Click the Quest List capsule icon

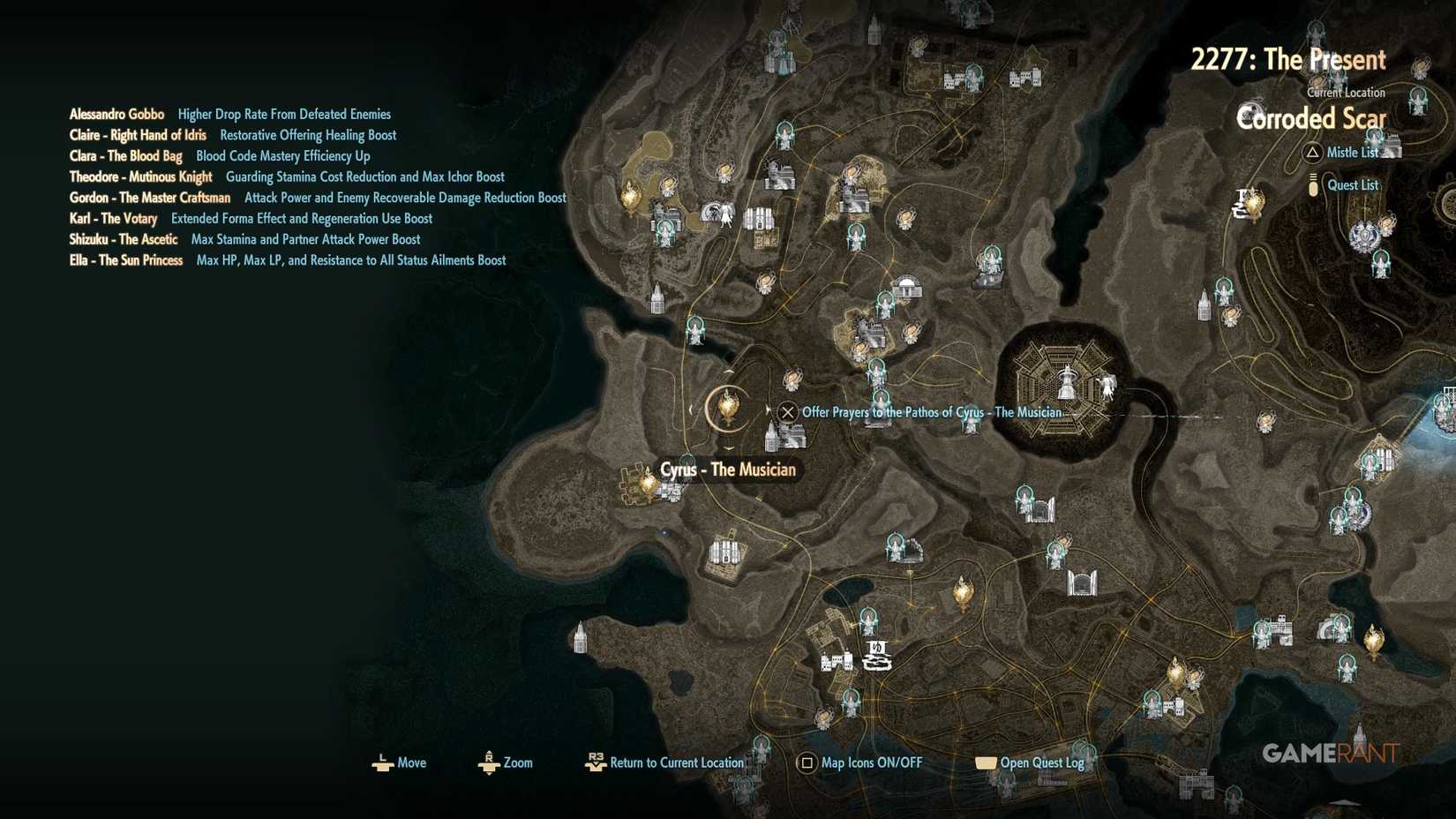pos(1314,185)
